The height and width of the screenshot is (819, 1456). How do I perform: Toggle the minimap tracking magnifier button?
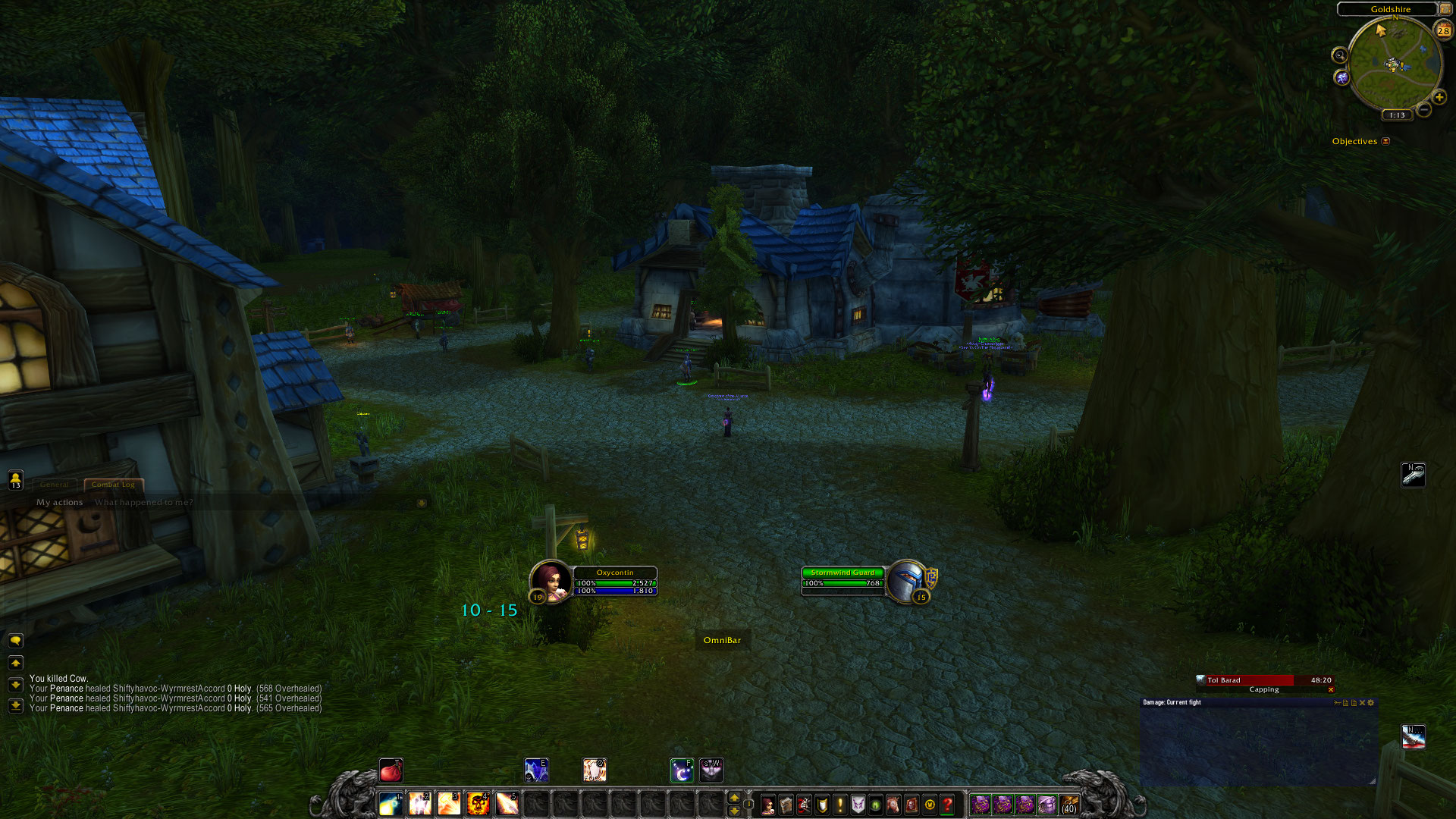point(1340,55)
